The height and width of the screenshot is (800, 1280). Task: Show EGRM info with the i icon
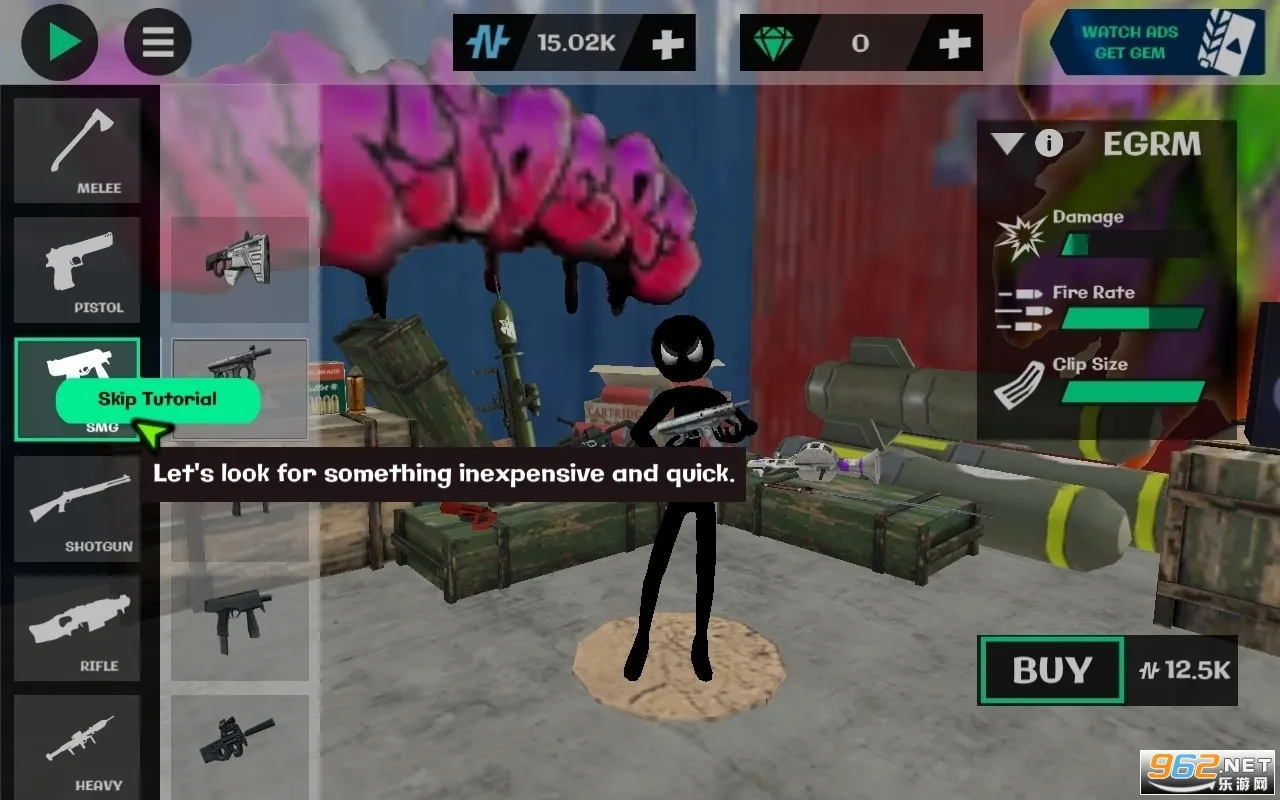[x=1048, y=144]
